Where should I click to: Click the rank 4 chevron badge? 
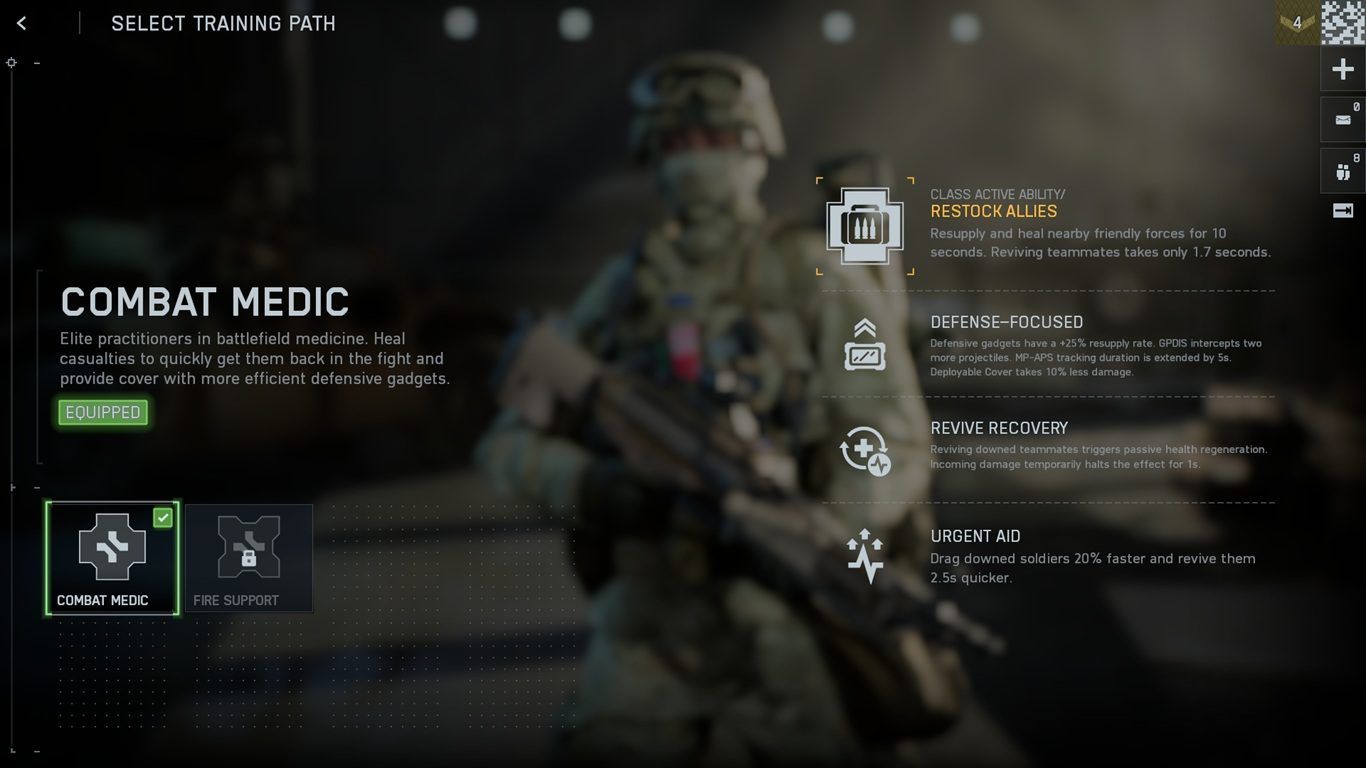pyautogui.click(x=1297, y=22)
